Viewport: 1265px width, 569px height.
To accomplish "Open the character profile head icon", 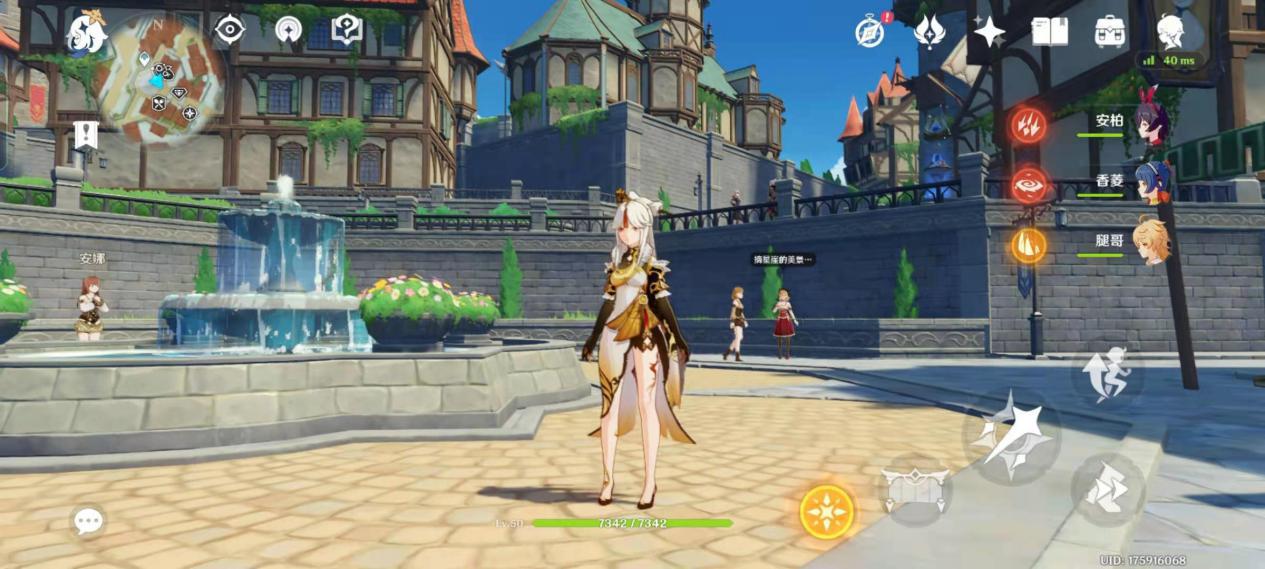I will pyautogui.click(x=1170, y=31).
